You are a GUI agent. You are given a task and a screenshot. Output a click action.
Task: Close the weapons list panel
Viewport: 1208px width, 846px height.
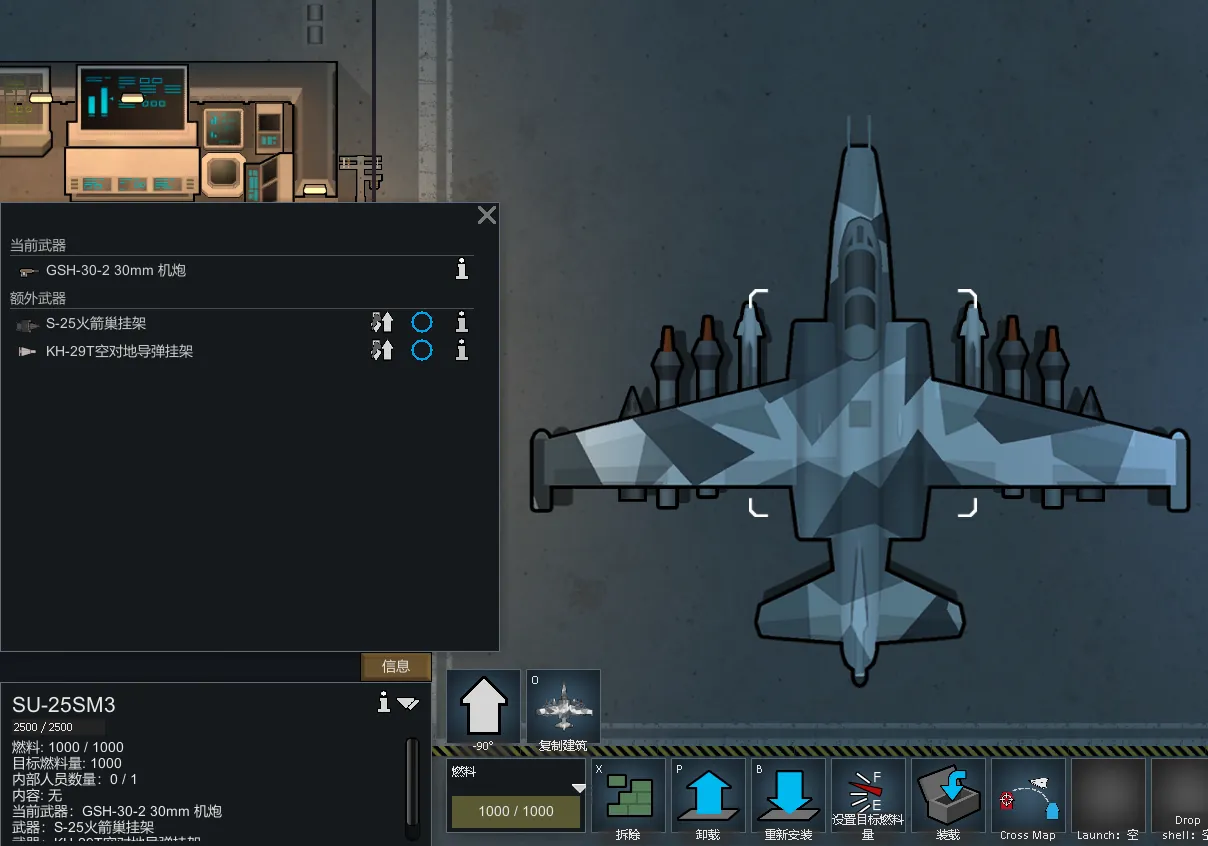[487, 215]
